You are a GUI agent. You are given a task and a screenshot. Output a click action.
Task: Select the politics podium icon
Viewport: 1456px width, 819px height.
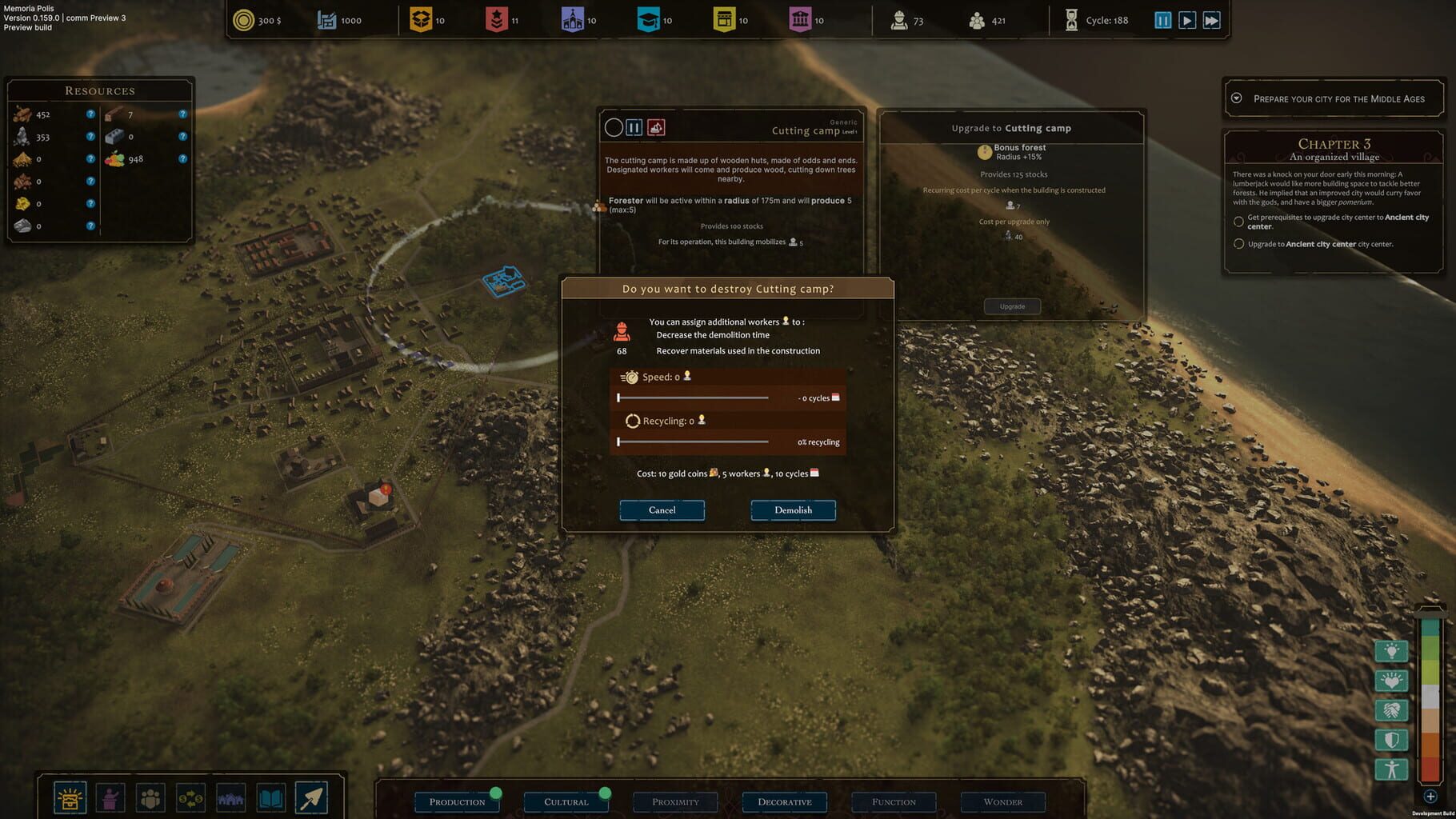(x=110, y=797)
